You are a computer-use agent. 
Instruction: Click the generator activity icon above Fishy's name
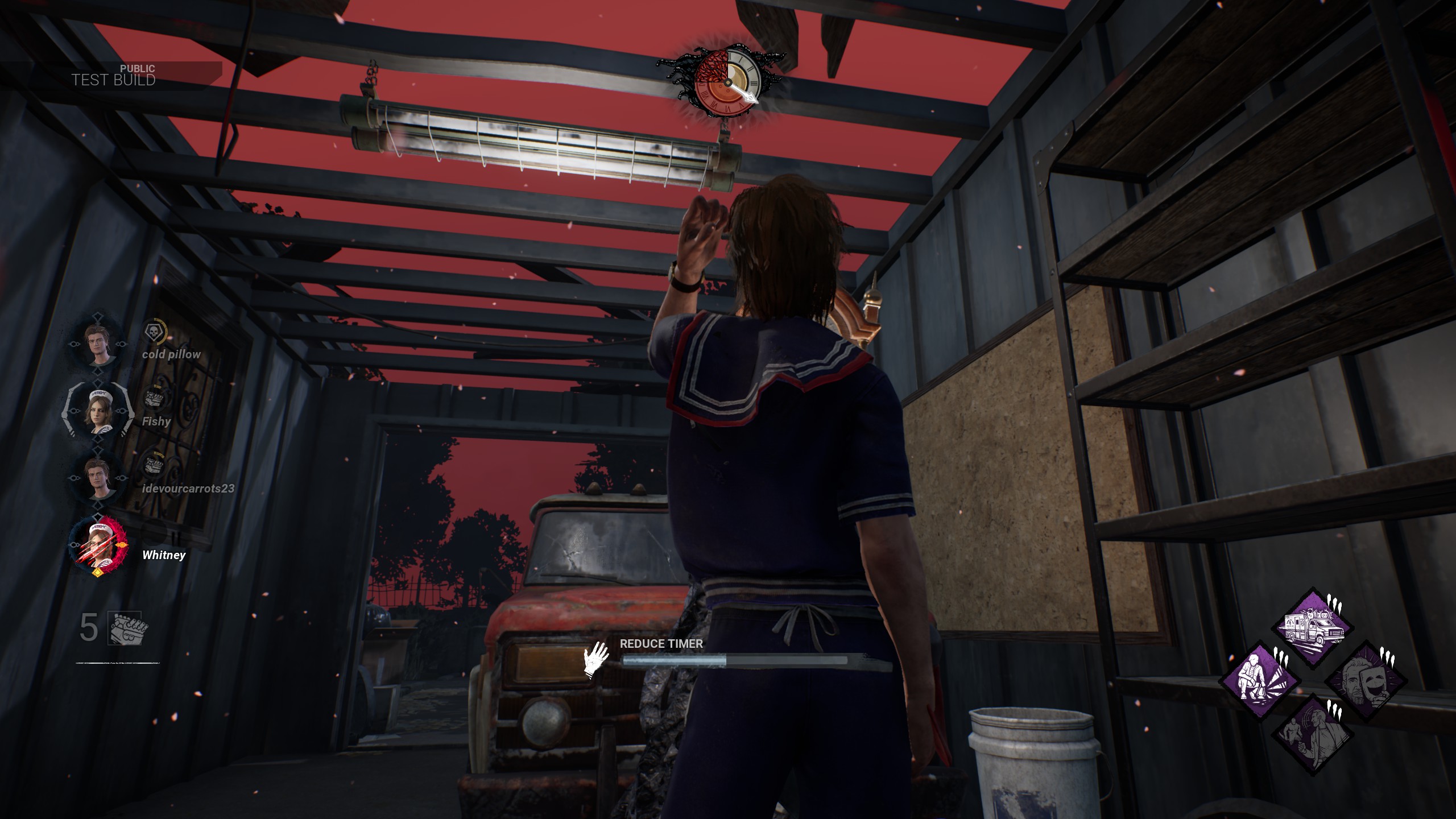(x=152, y=398)
